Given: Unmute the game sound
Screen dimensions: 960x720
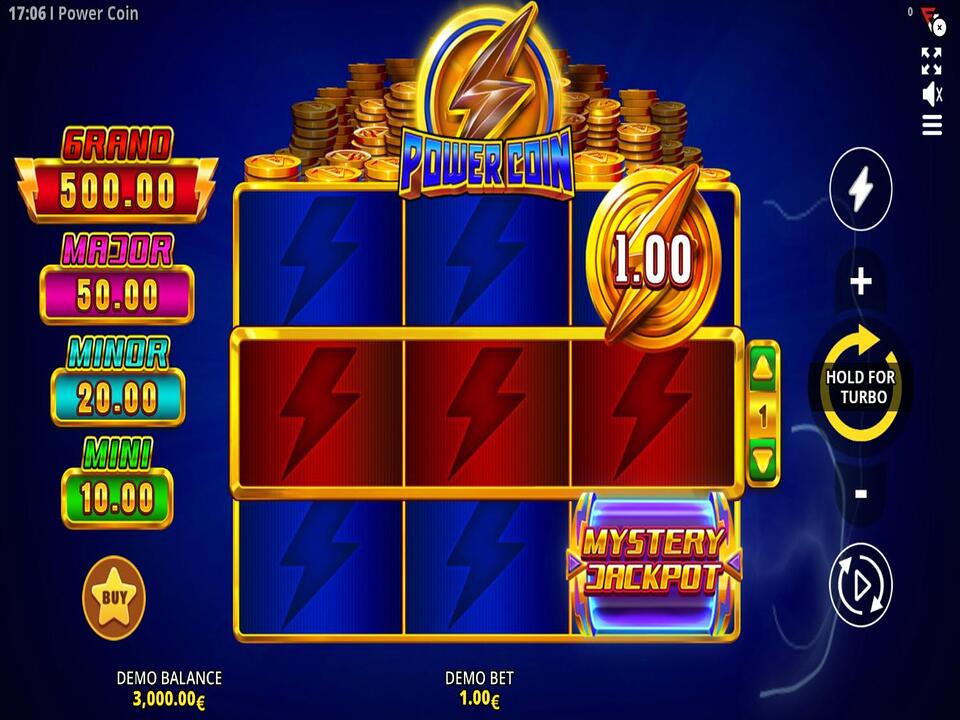Looking at the screenshot, I should [931, 94].
